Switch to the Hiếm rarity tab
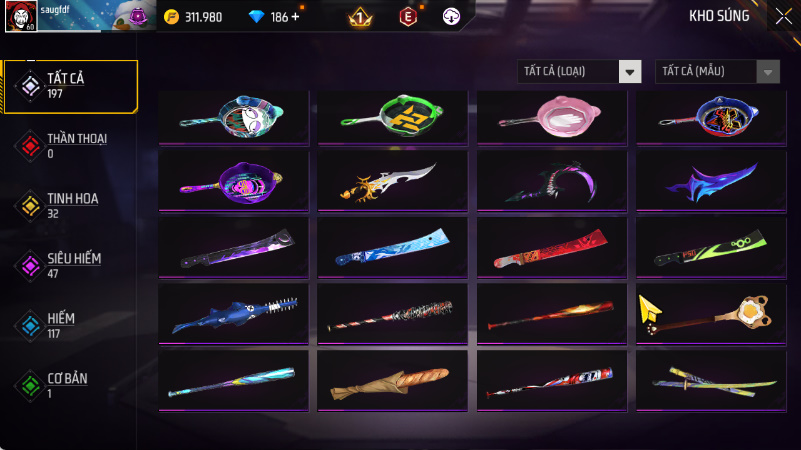Viewport: 801px width, 450px height. [x=69, y=325]
